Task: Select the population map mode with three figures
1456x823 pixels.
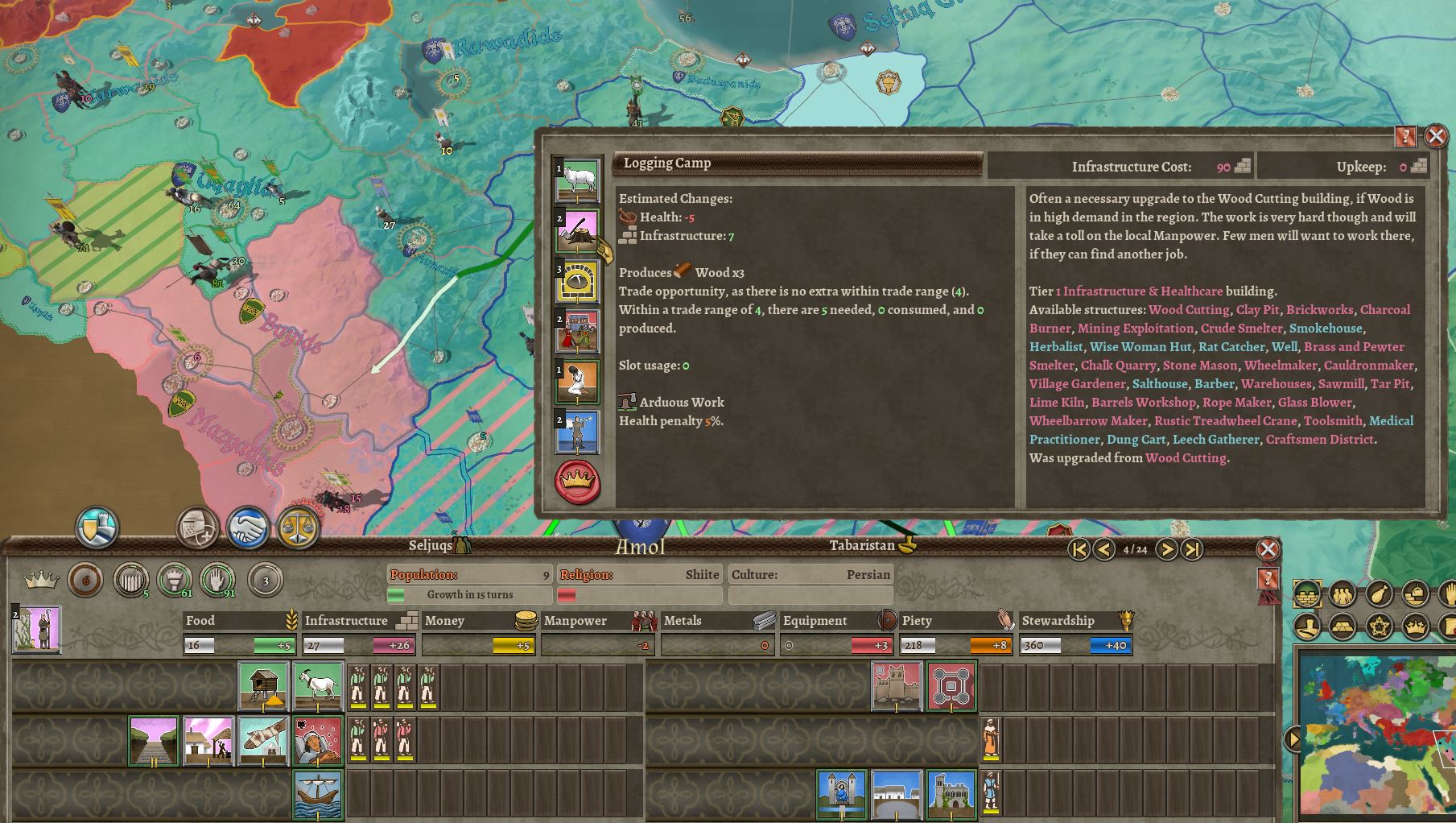Action: click(1342, 594)
